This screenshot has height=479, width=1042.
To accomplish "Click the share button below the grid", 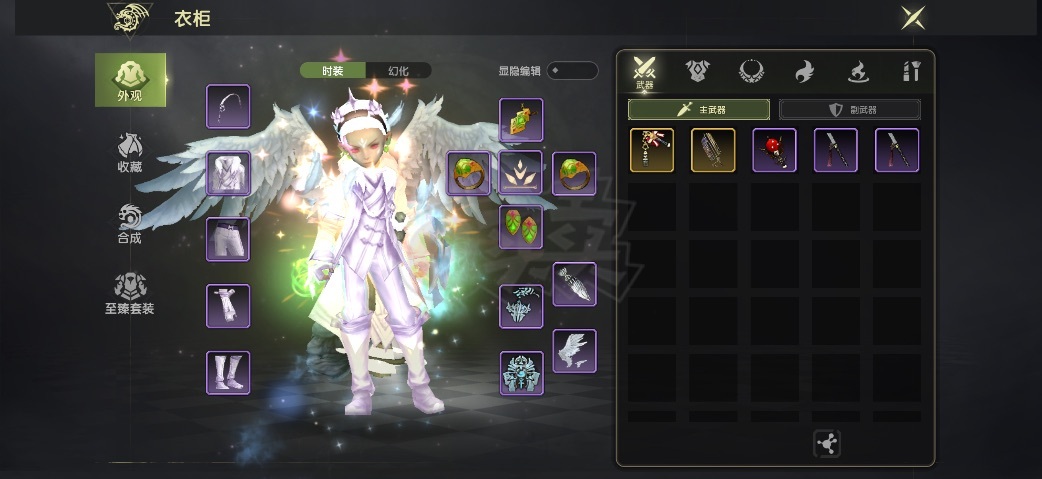I will pos(827,444).
